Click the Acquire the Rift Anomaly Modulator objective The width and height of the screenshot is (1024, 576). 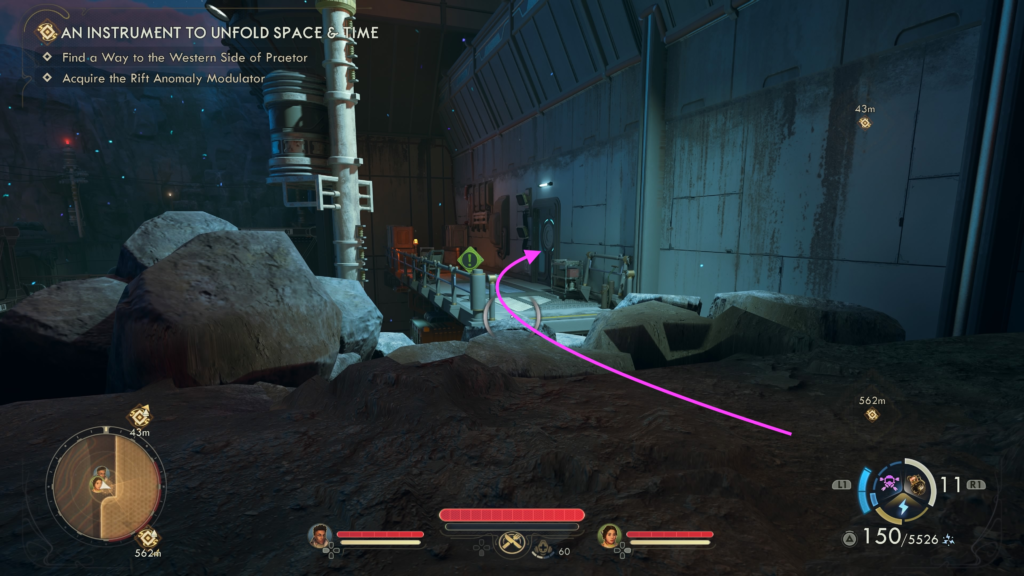(163, 78)
